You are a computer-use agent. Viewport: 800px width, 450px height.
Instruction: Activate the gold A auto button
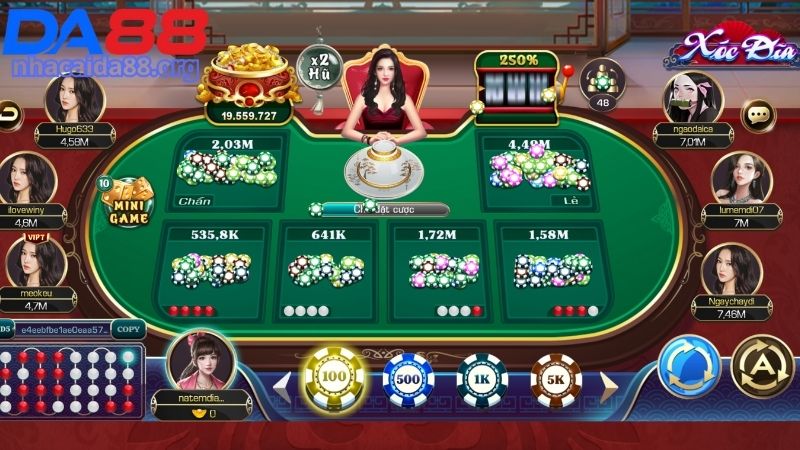coord(762,366)
